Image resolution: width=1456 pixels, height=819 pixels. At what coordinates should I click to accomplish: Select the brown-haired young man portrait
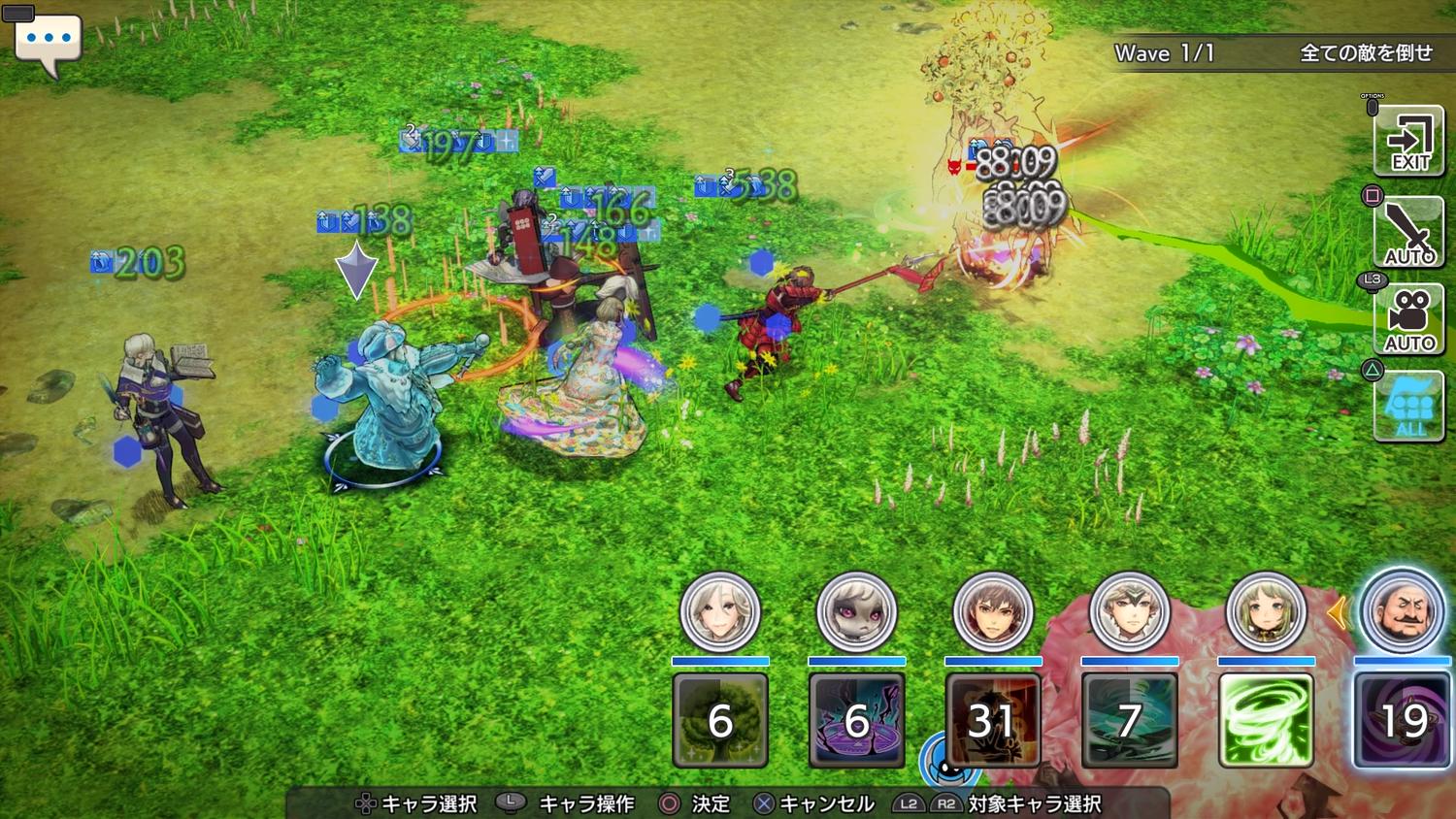pos(993,612)
